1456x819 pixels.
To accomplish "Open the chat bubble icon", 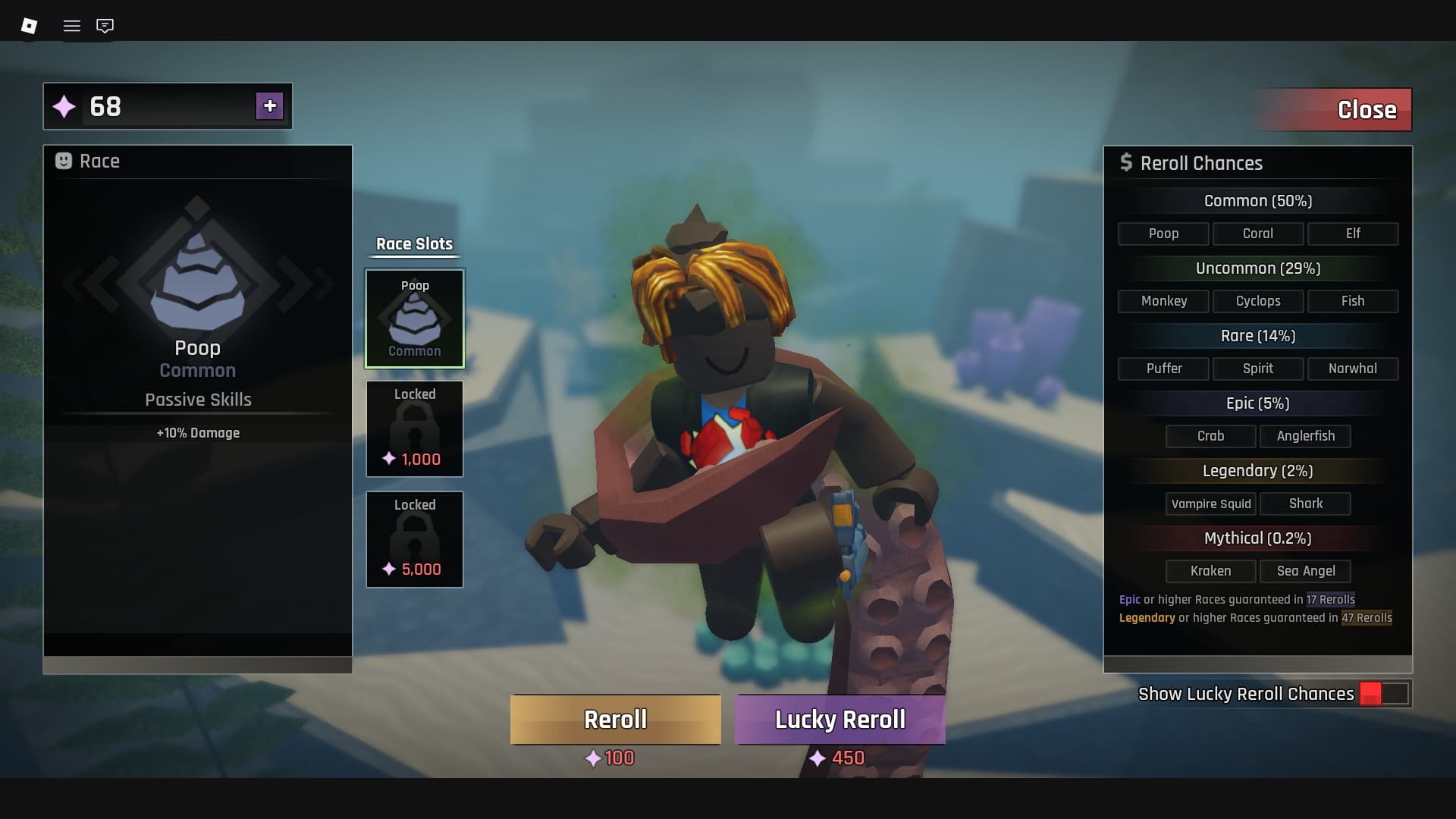I will tap(105, 25).
